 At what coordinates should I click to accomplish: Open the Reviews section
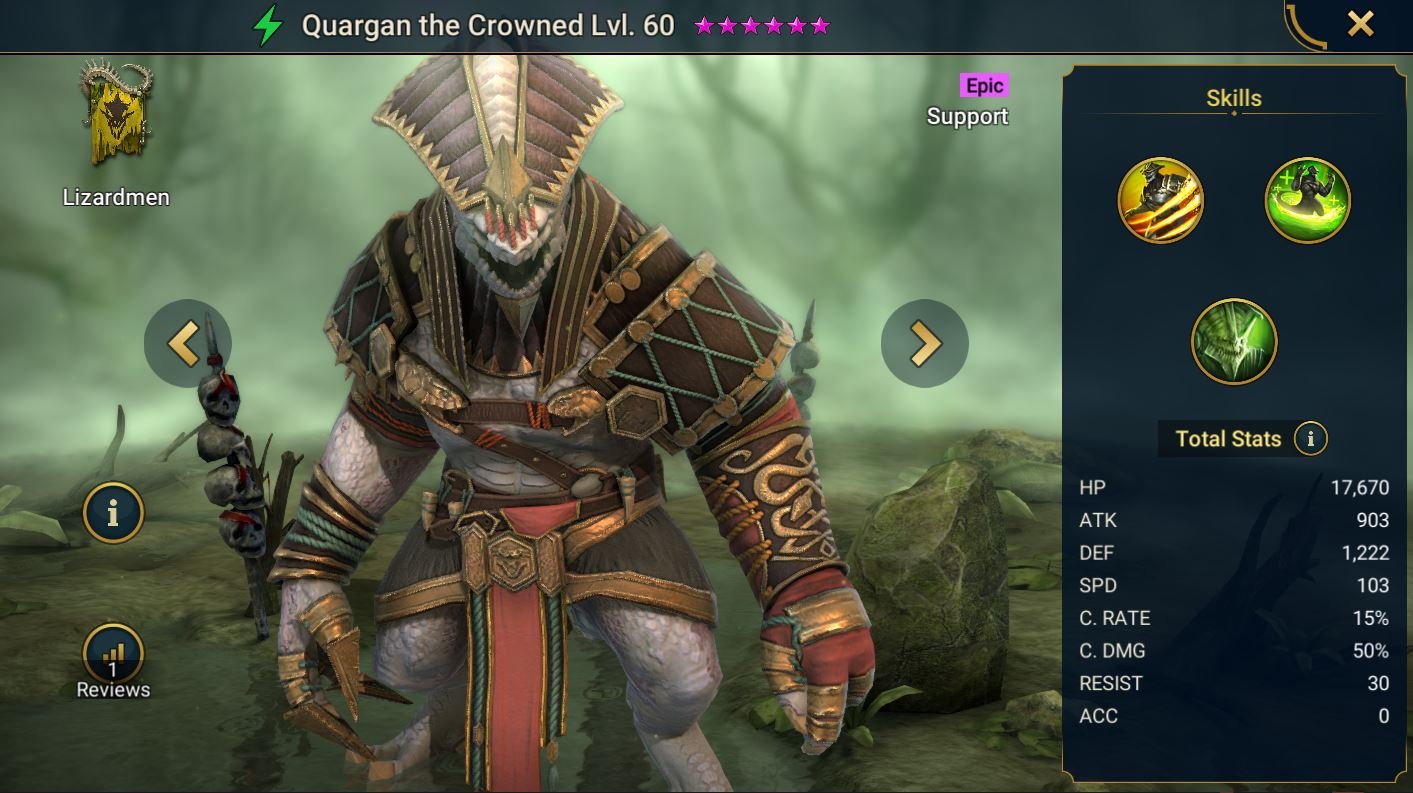(113, 662)
